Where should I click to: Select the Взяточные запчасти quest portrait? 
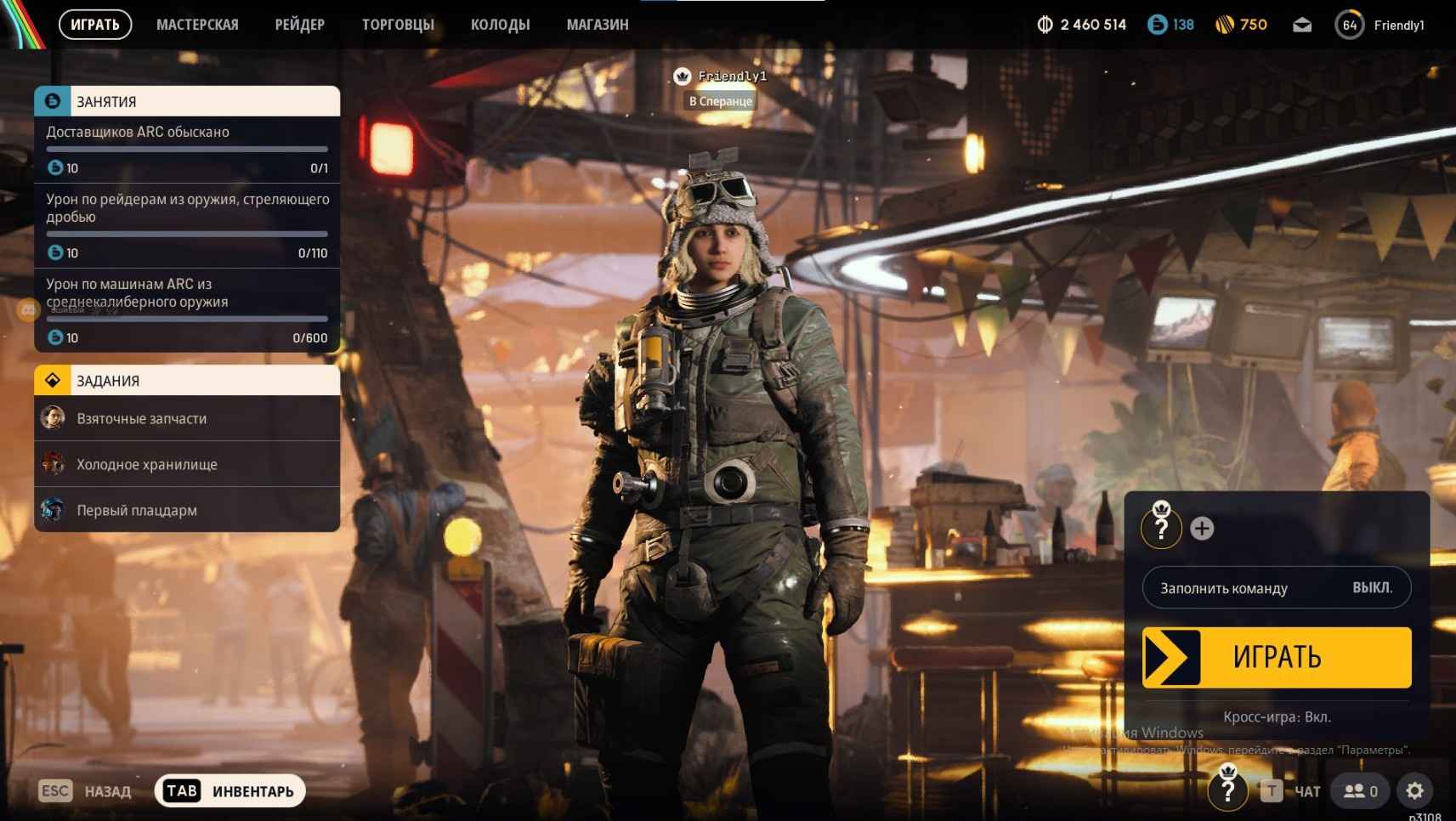[x=53, y=418]
